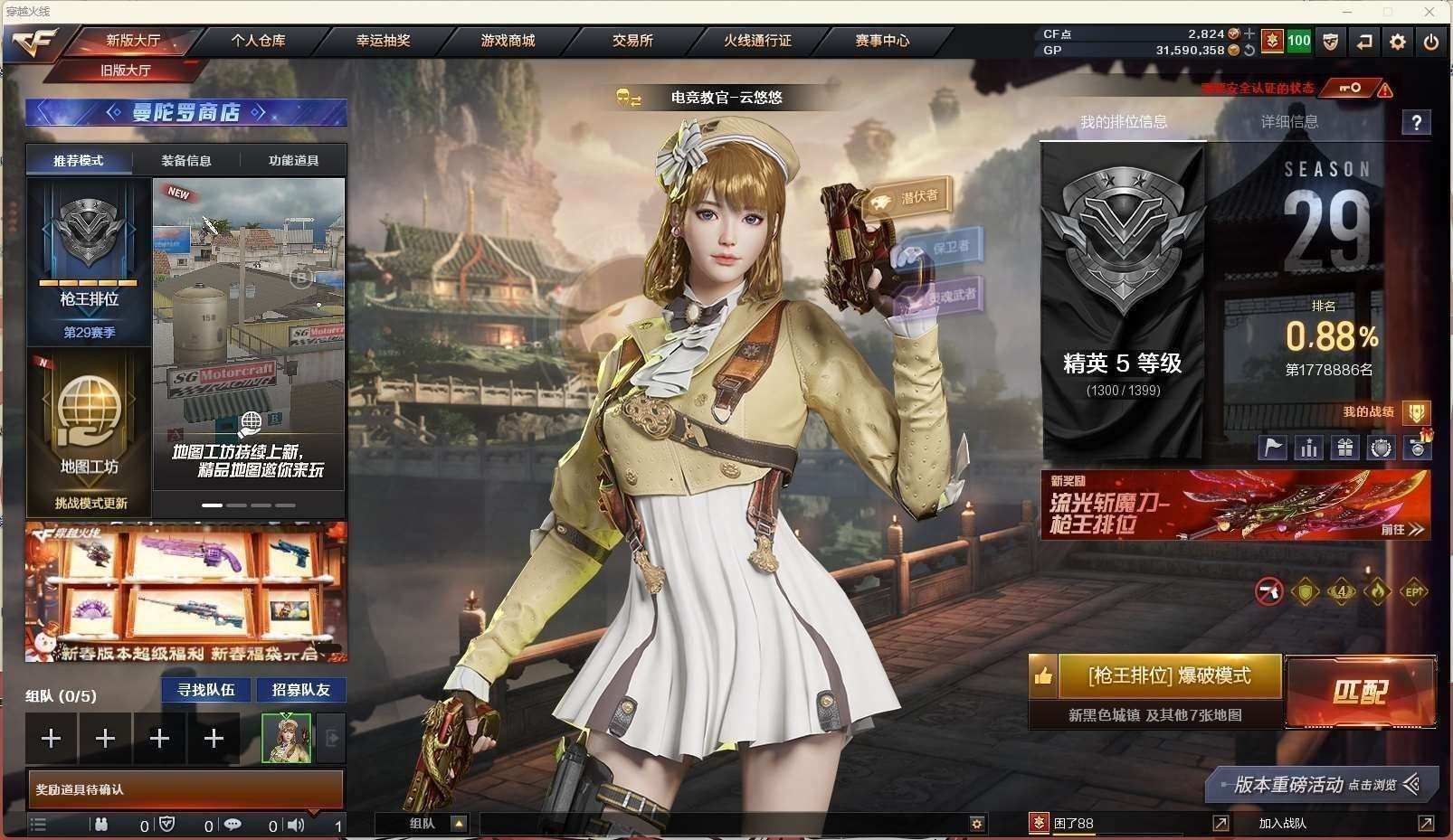Switch to 装备信息 equipment tab
1453x840 pixels.
point(186,161)
